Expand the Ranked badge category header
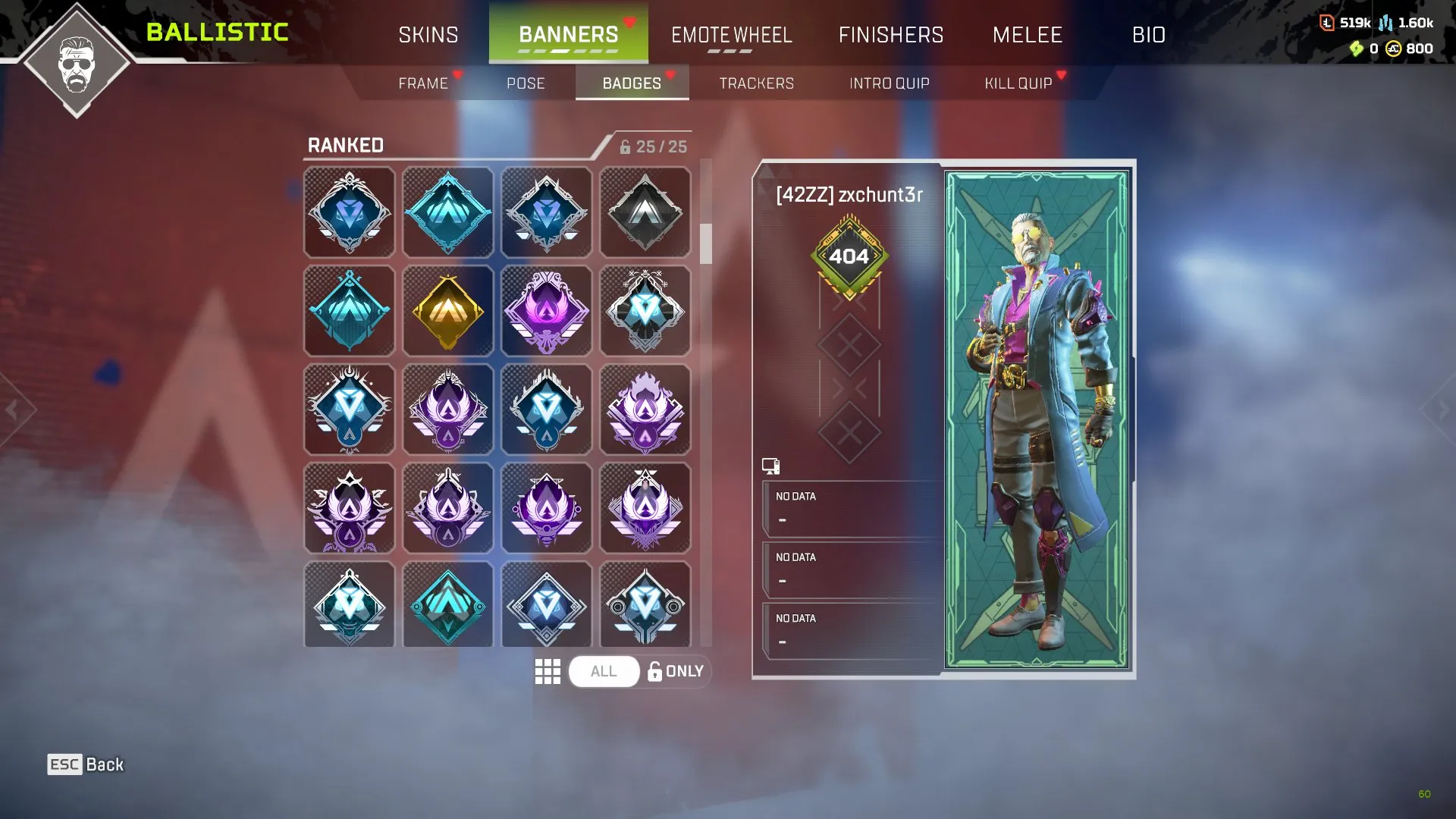This screenshot has width=1456, height=819. (345, 145)
